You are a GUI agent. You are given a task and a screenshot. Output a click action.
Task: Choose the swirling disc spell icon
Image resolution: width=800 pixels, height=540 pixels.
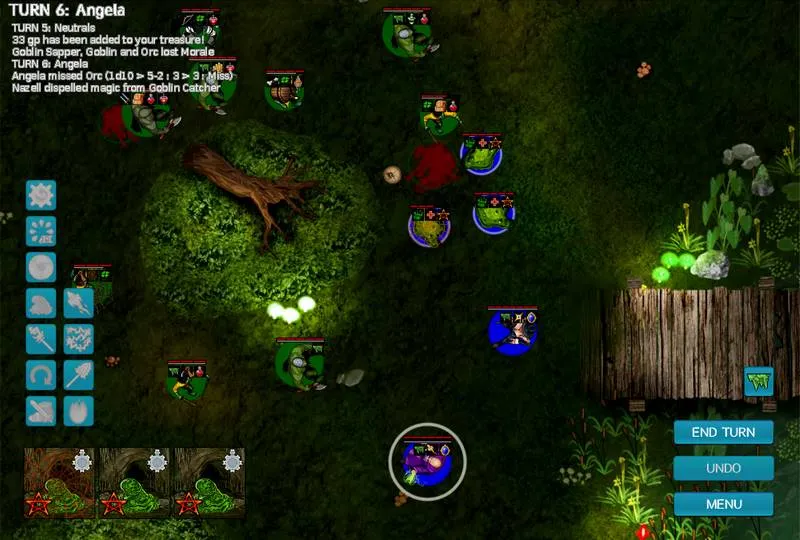[x=41, y=266]
